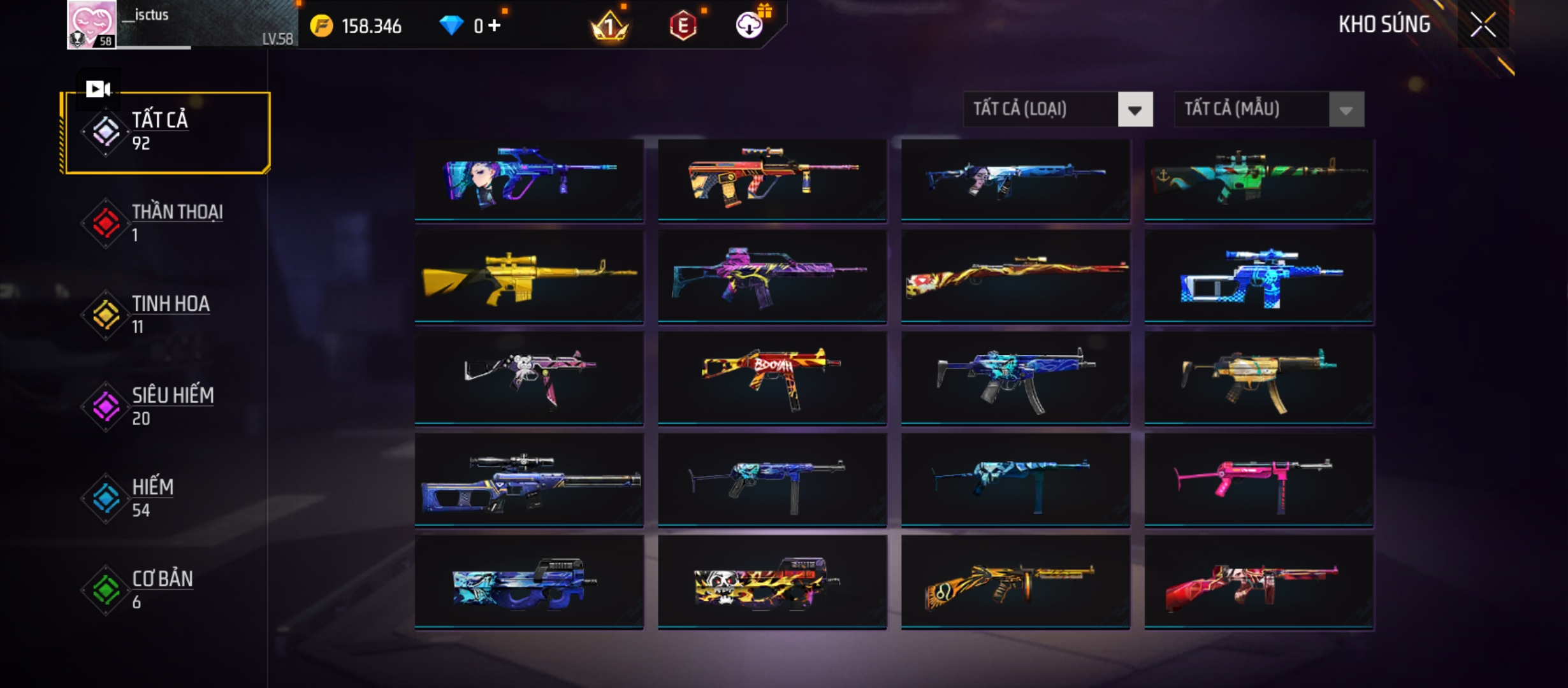The image size is (1568, 688).
Task: Filter by the Hiếm rarity tab
Action: point(167,498)
